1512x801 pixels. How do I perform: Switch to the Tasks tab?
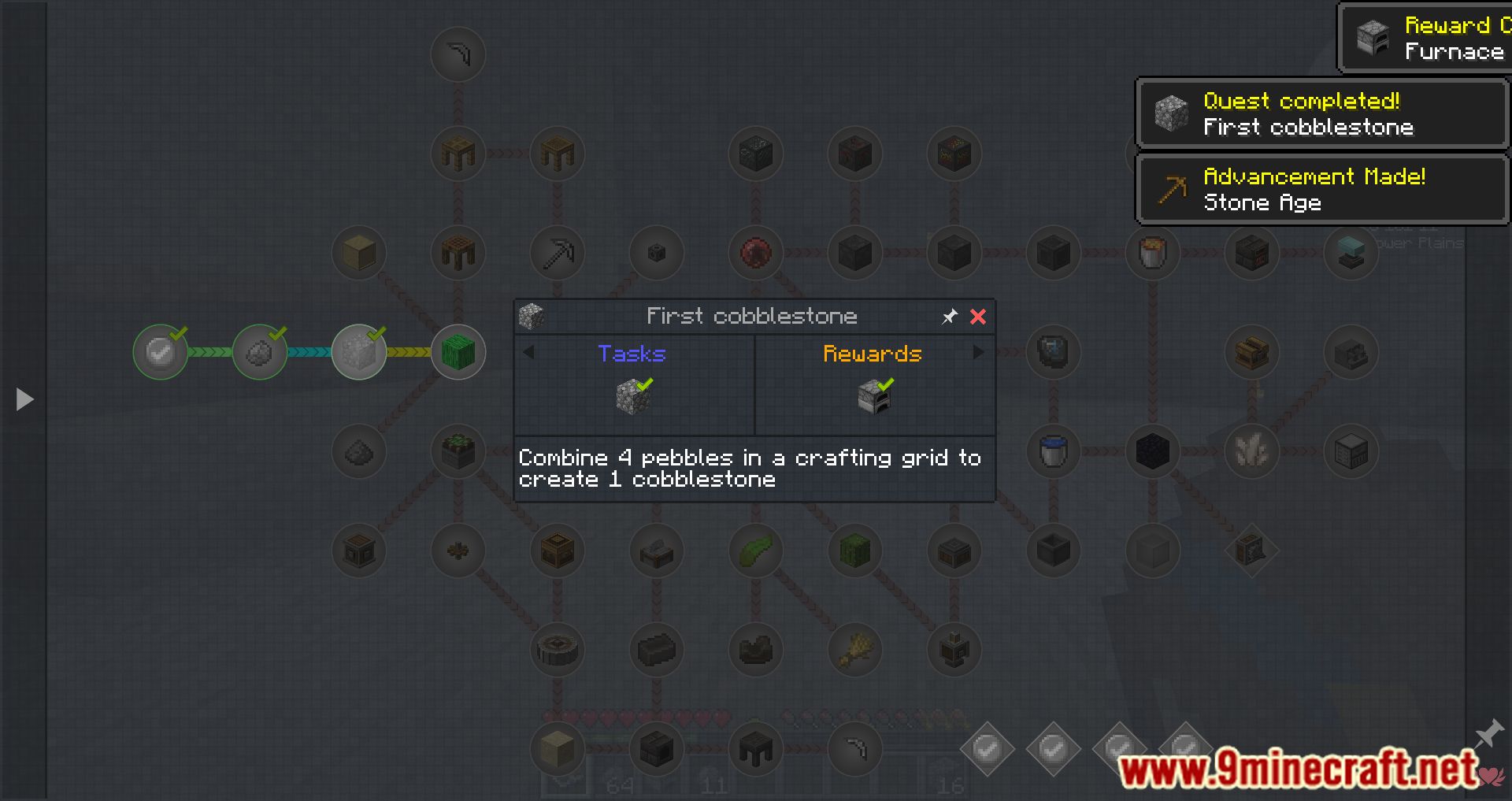[x=632, y=354]
